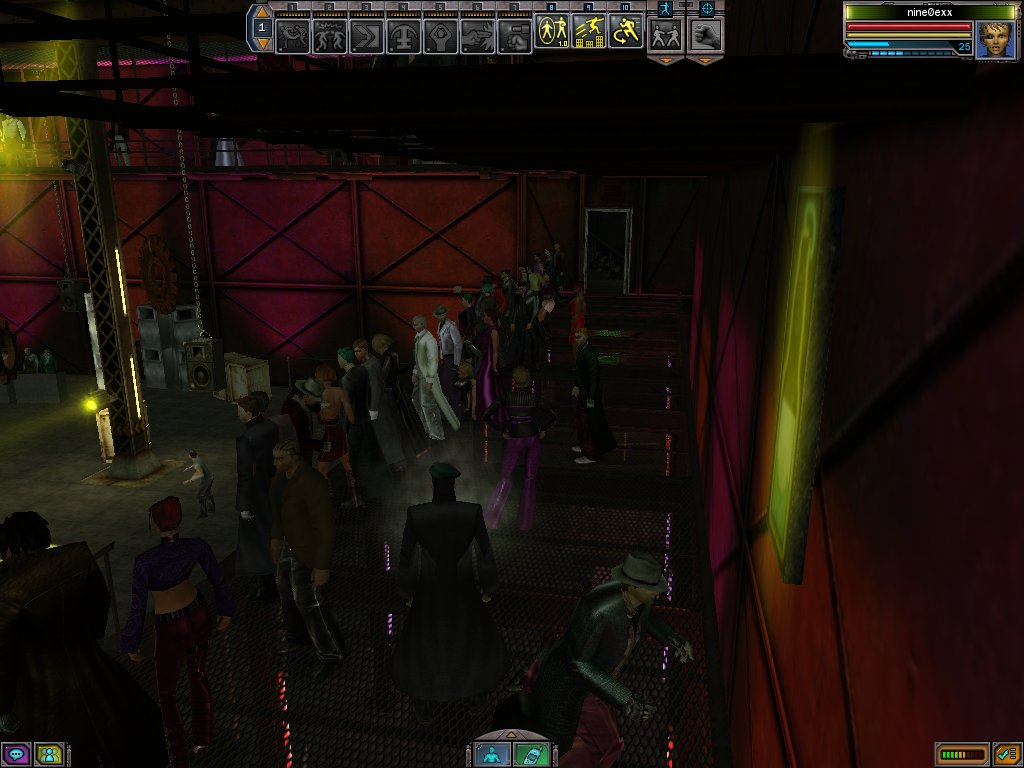Viewport: 1024px width, 768px height.
Task: Open the chat bubble window
Action: click(16, 754)
